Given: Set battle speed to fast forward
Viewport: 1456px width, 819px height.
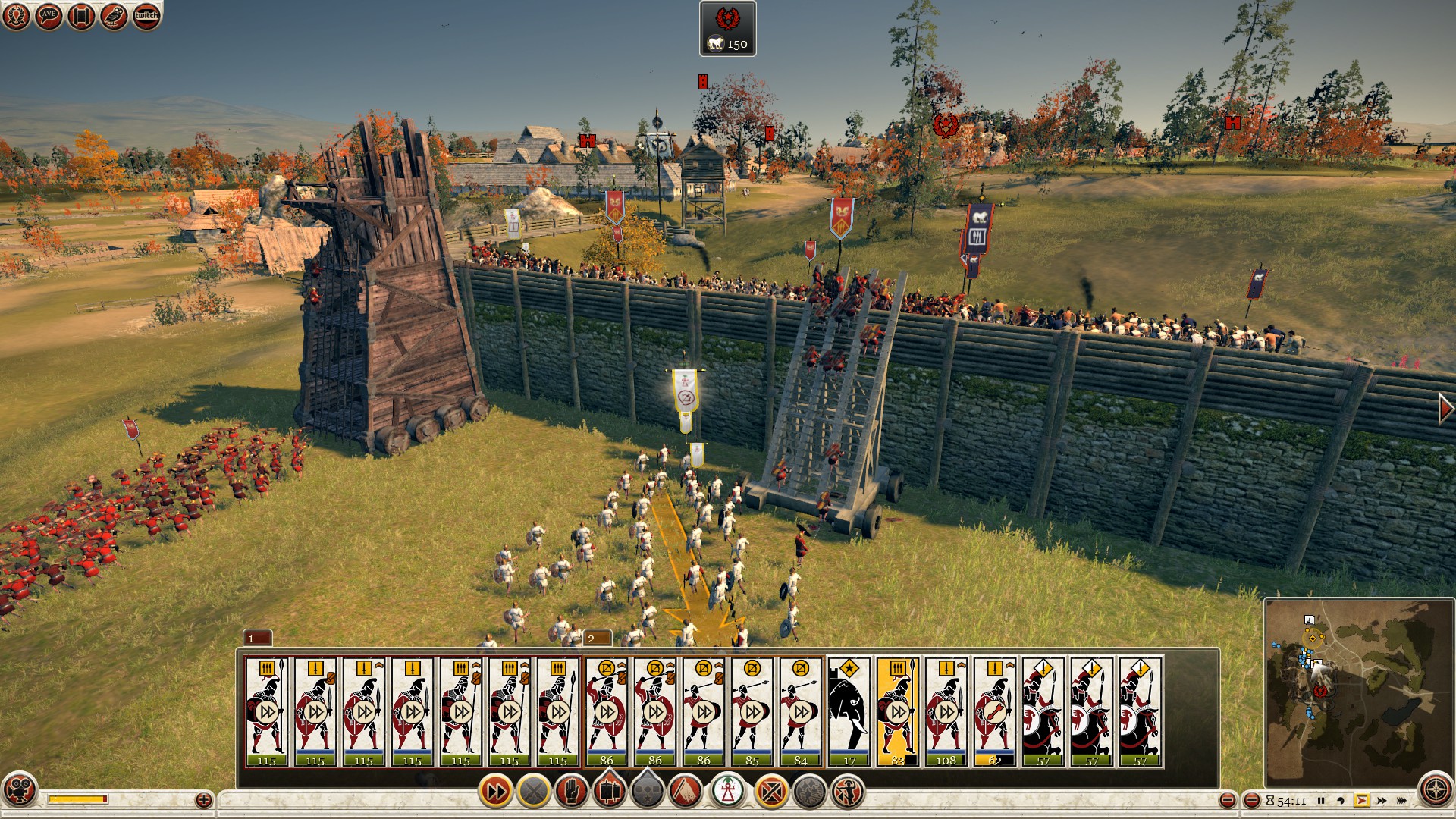Looking at the screenshot, I should (x=1382, y=801).
